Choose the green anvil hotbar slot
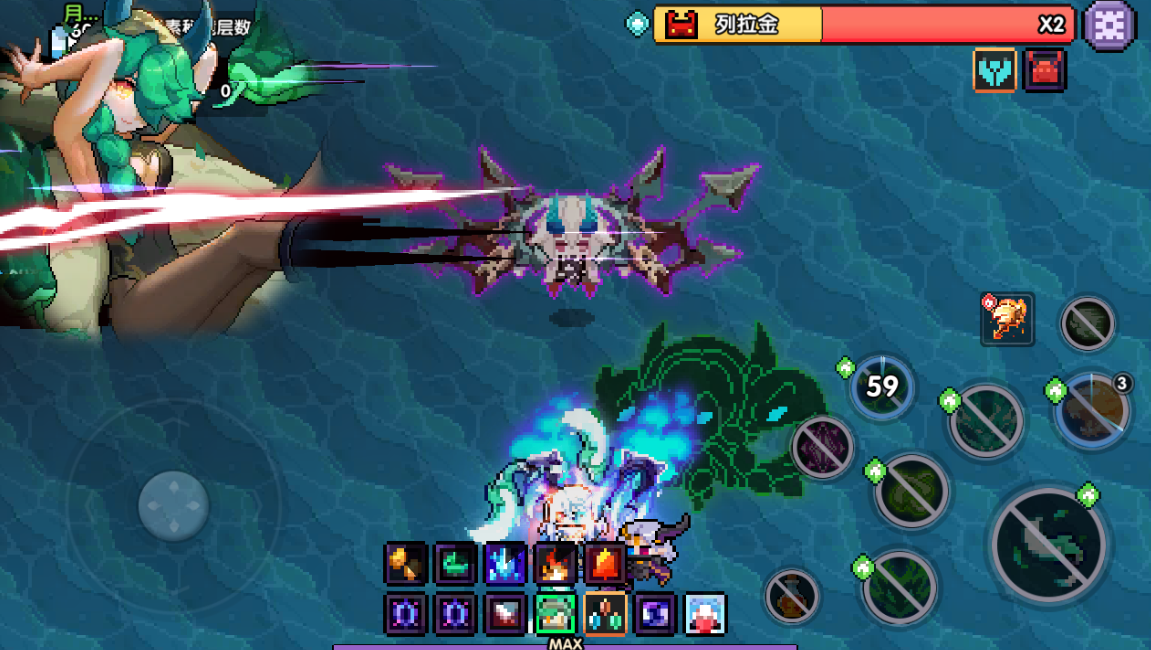Viewport: 1151px width, 650px height. tap(456, 564)
